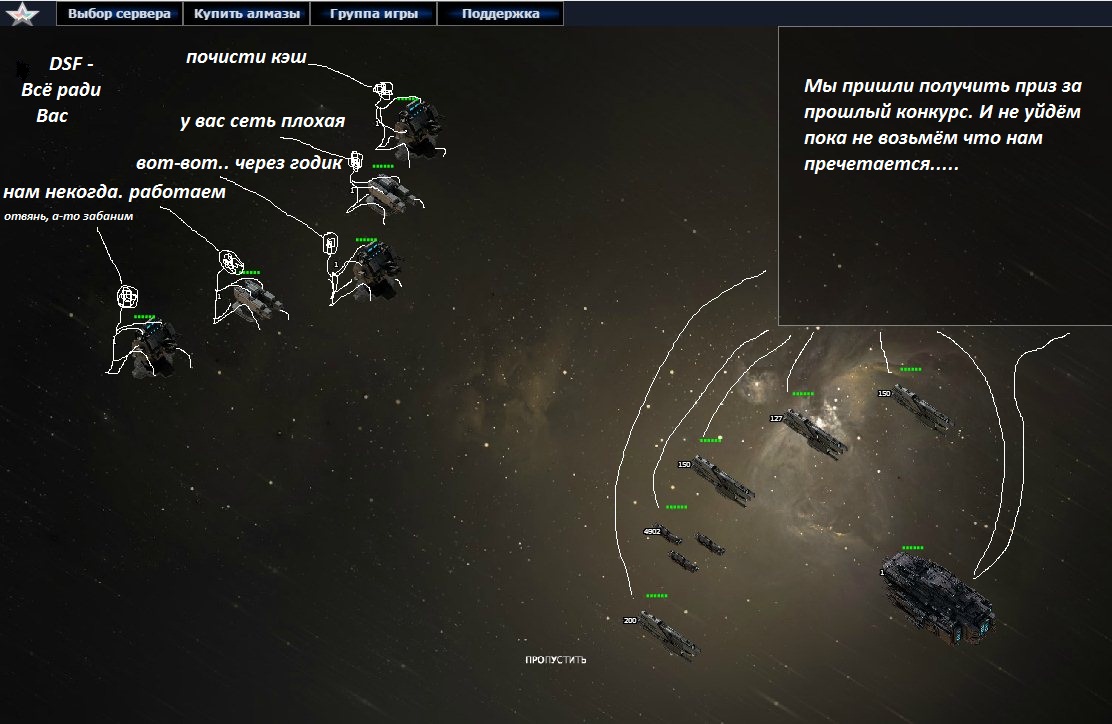
Task: Click the Купить алмазы button
Action: pyautogui.click(x=246, y=14)
